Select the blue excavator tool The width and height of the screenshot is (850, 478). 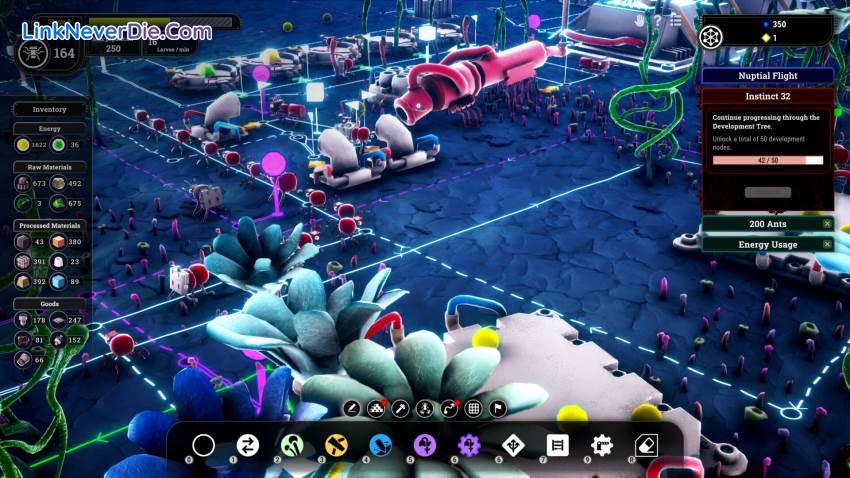380,446
